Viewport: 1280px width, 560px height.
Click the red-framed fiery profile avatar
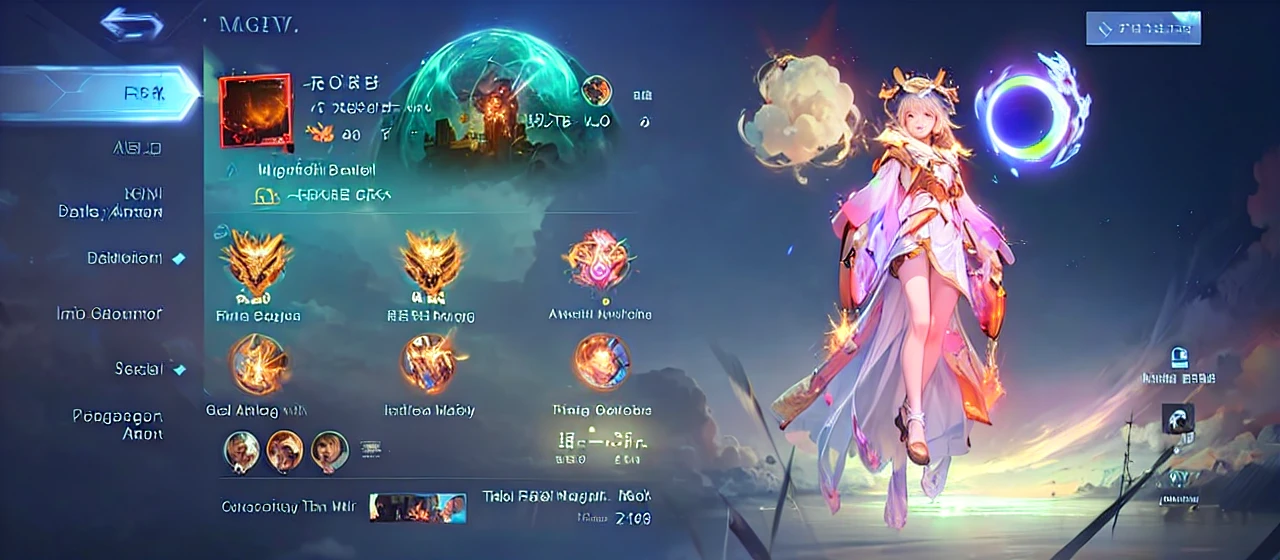click(254, 110)
